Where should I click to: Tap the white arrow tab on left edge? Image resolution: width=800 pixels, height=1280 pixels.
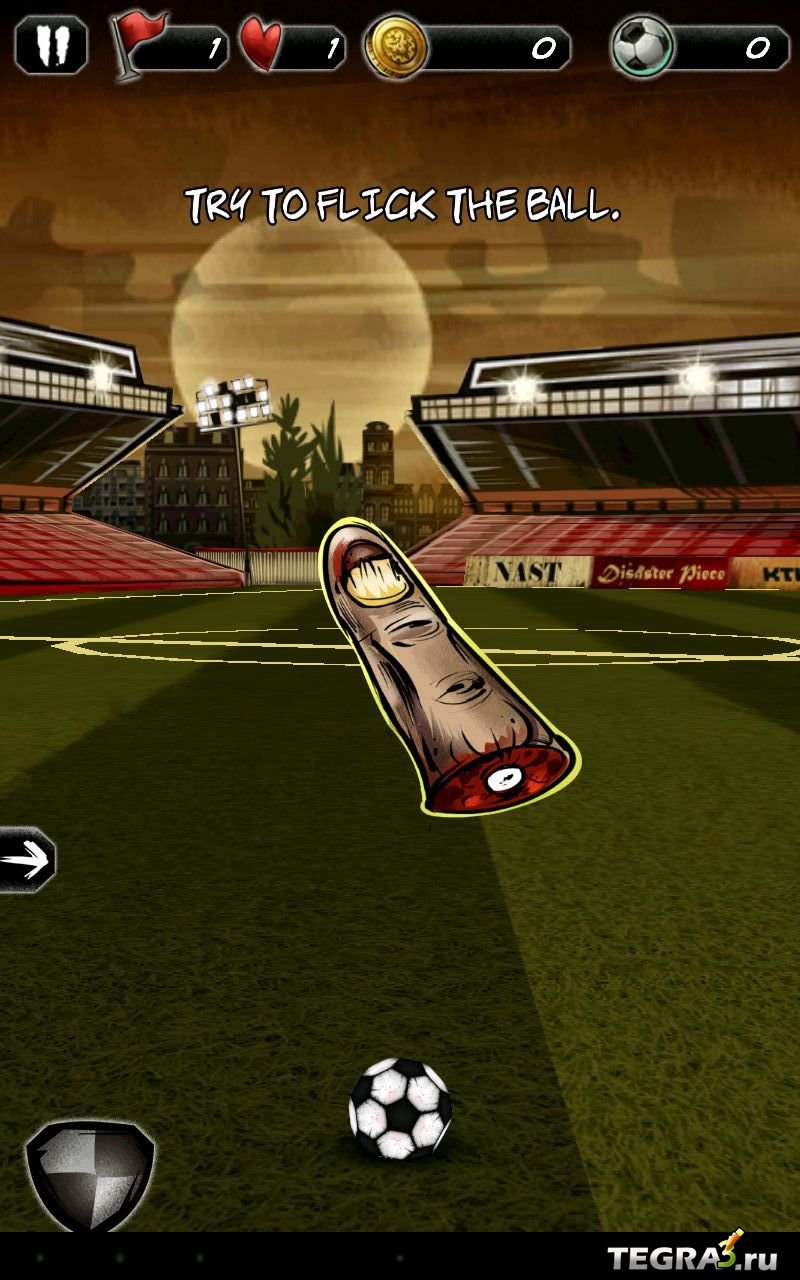tap(27, 859)
